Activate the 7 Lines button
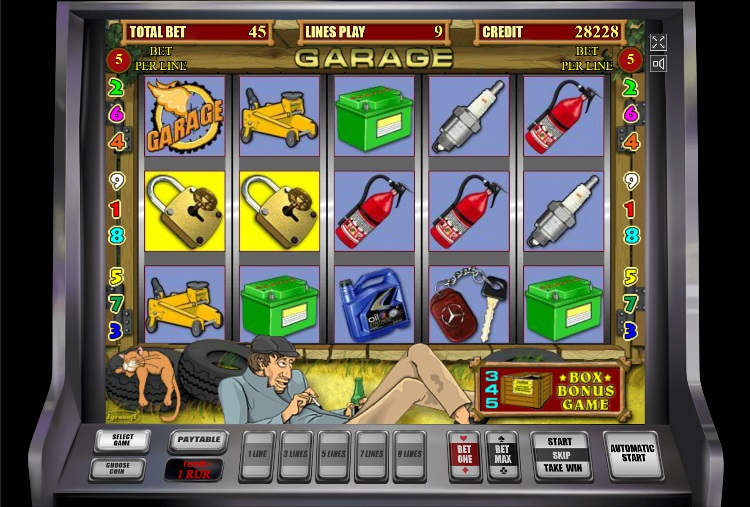Image resolution: width=750 pixels, height=507 pixels. click(371, 455)
